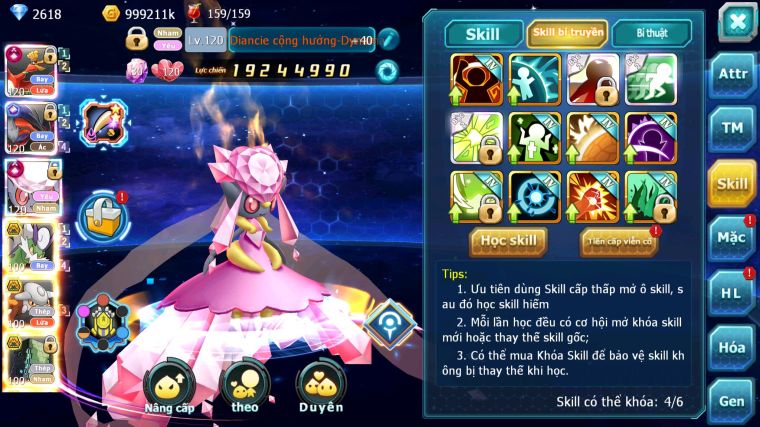Tap the Tiến cấp viễn cổ button
The height and width of the screenshot is (427, 760).
coord(619,241)
